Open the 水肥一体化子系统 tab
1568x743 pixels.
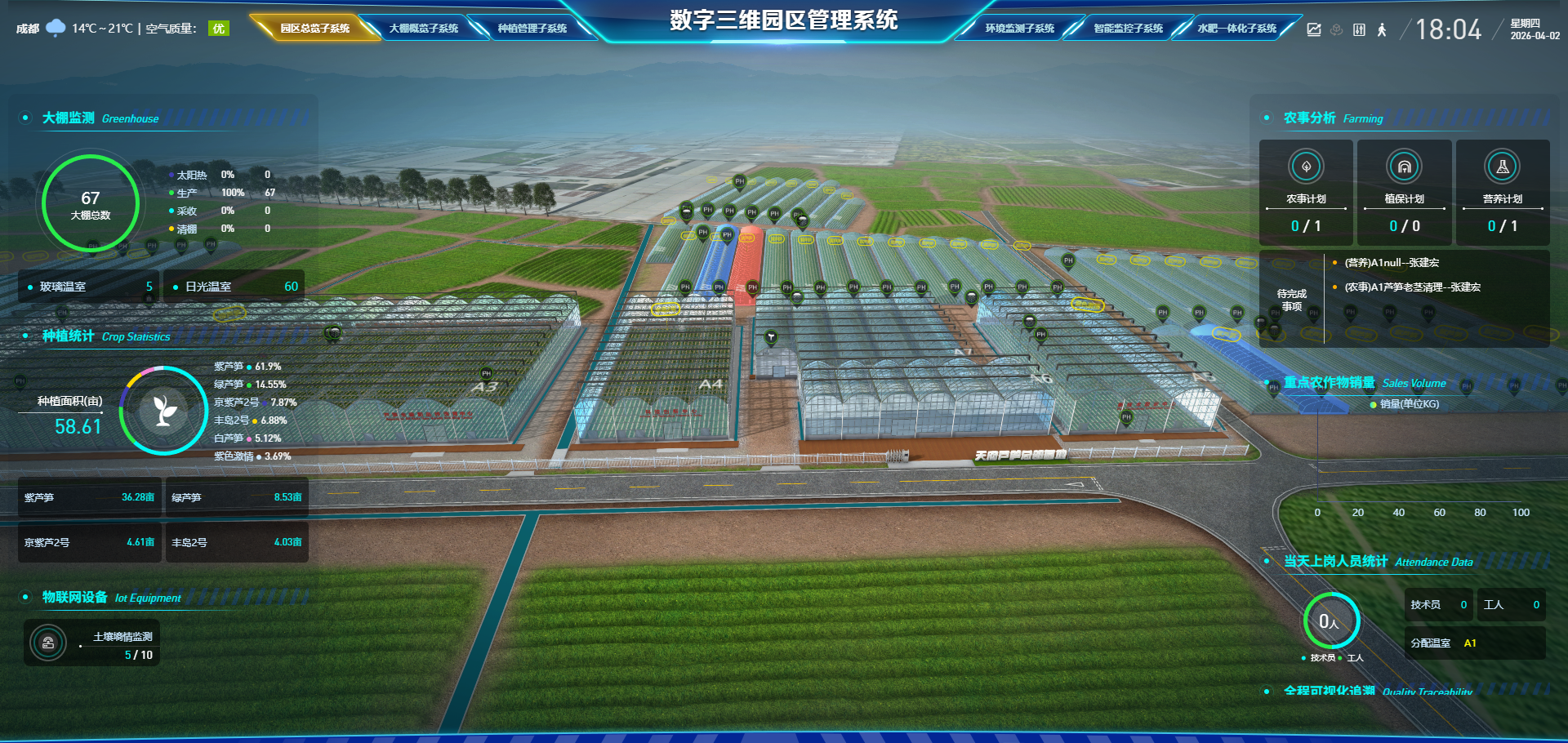pos(1236,29)
